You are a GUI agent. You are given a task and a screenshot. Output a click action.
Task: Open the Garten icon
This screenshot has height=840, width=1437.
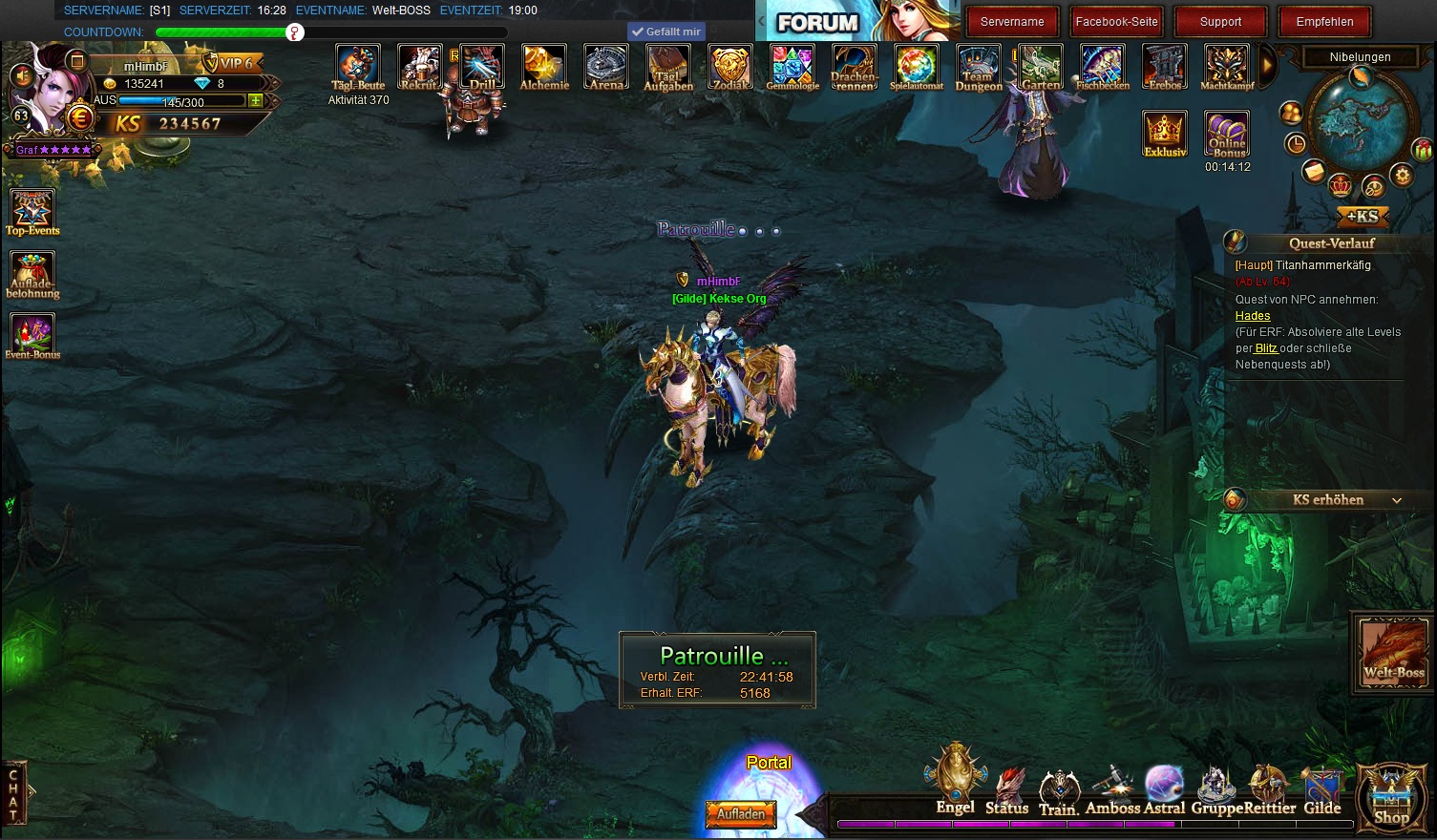pos(1041,67)
